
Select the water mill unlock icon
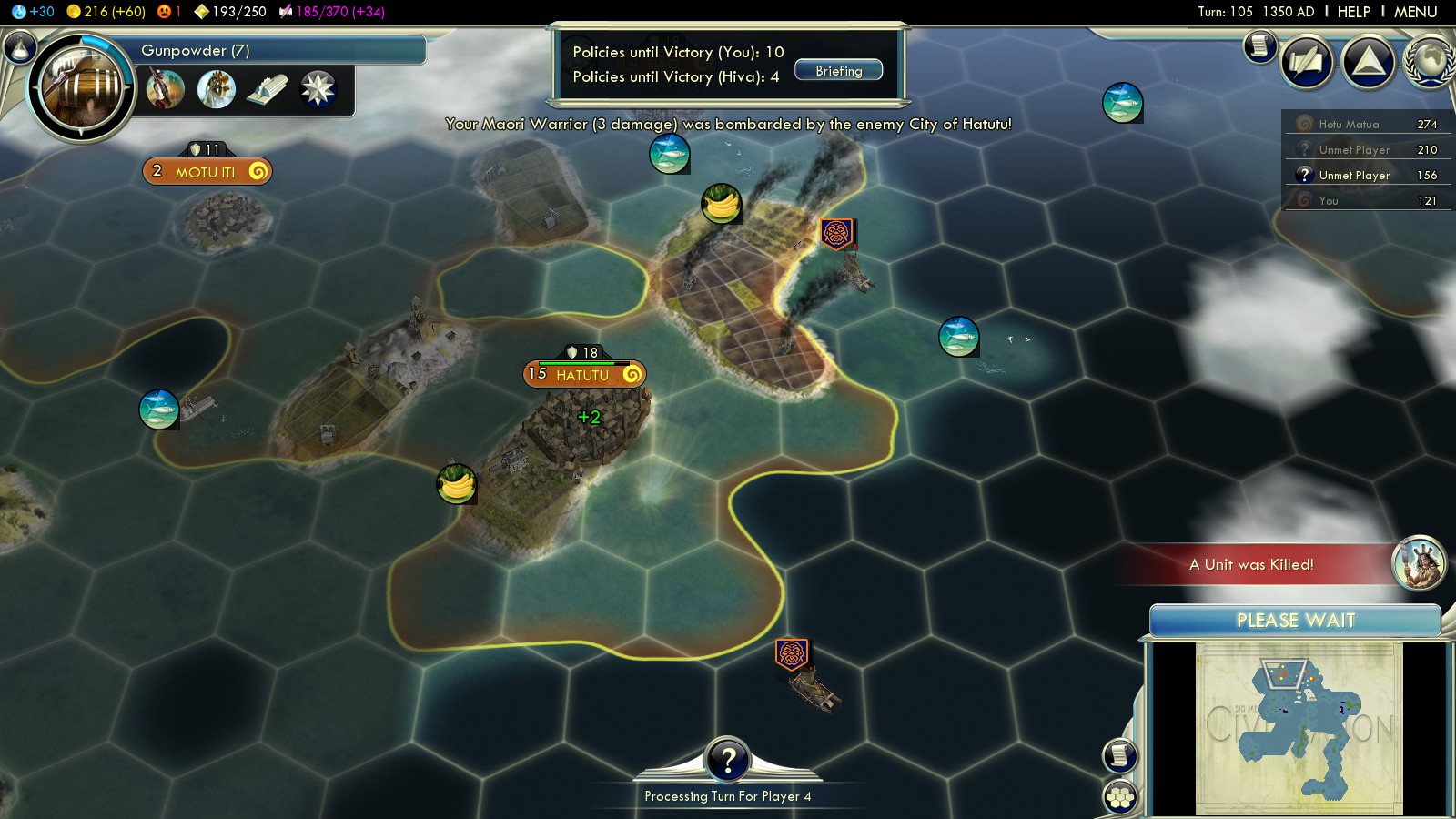(217, 90)
